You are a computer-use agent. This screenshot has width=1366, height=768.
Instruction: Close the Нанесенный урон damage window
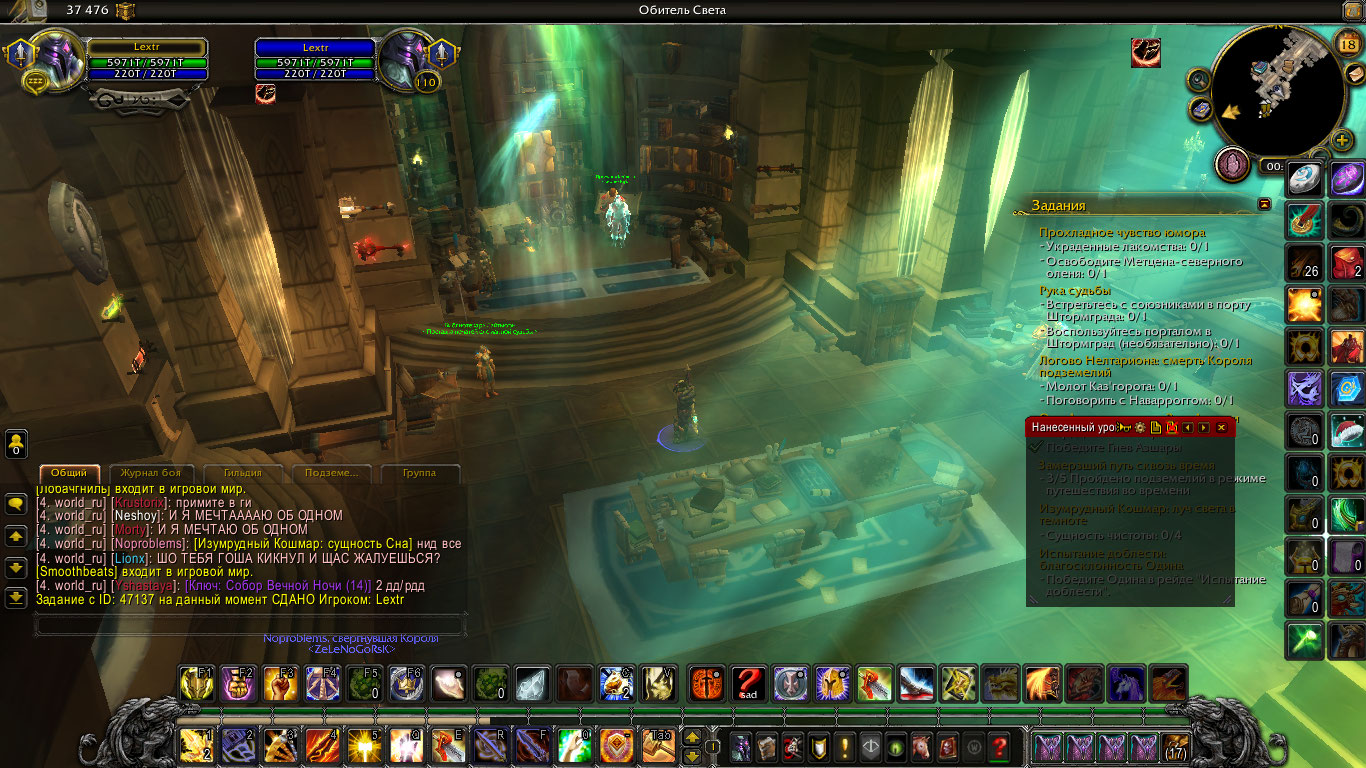(x=1221, y=427)
